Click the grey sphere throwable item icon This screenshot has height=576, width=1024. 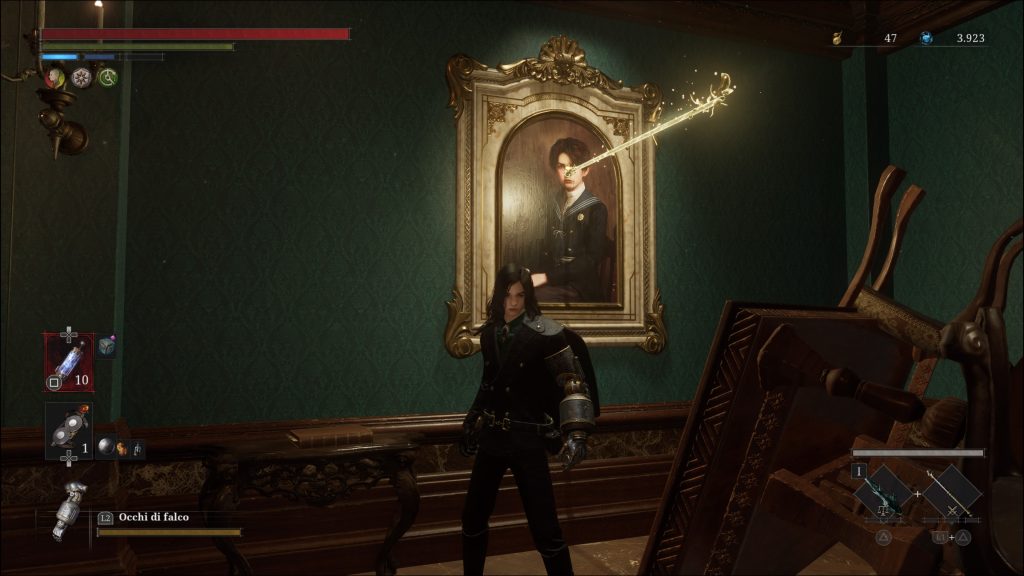pyautogui.click(x=105, y=449)
